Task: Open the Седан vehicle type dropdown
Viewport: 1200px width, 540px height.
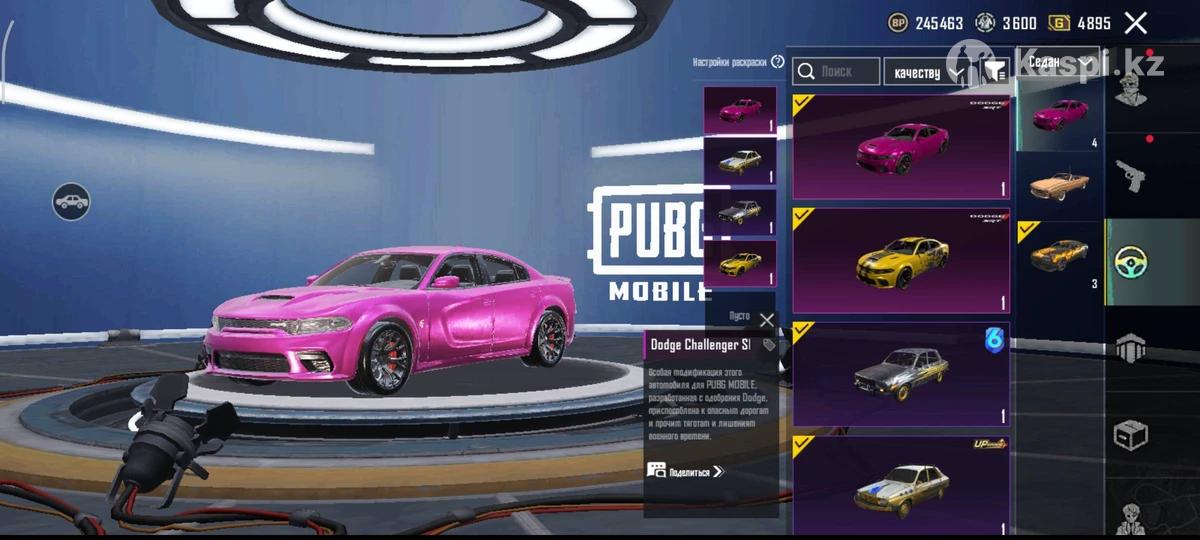Action: click(1057, 62)
